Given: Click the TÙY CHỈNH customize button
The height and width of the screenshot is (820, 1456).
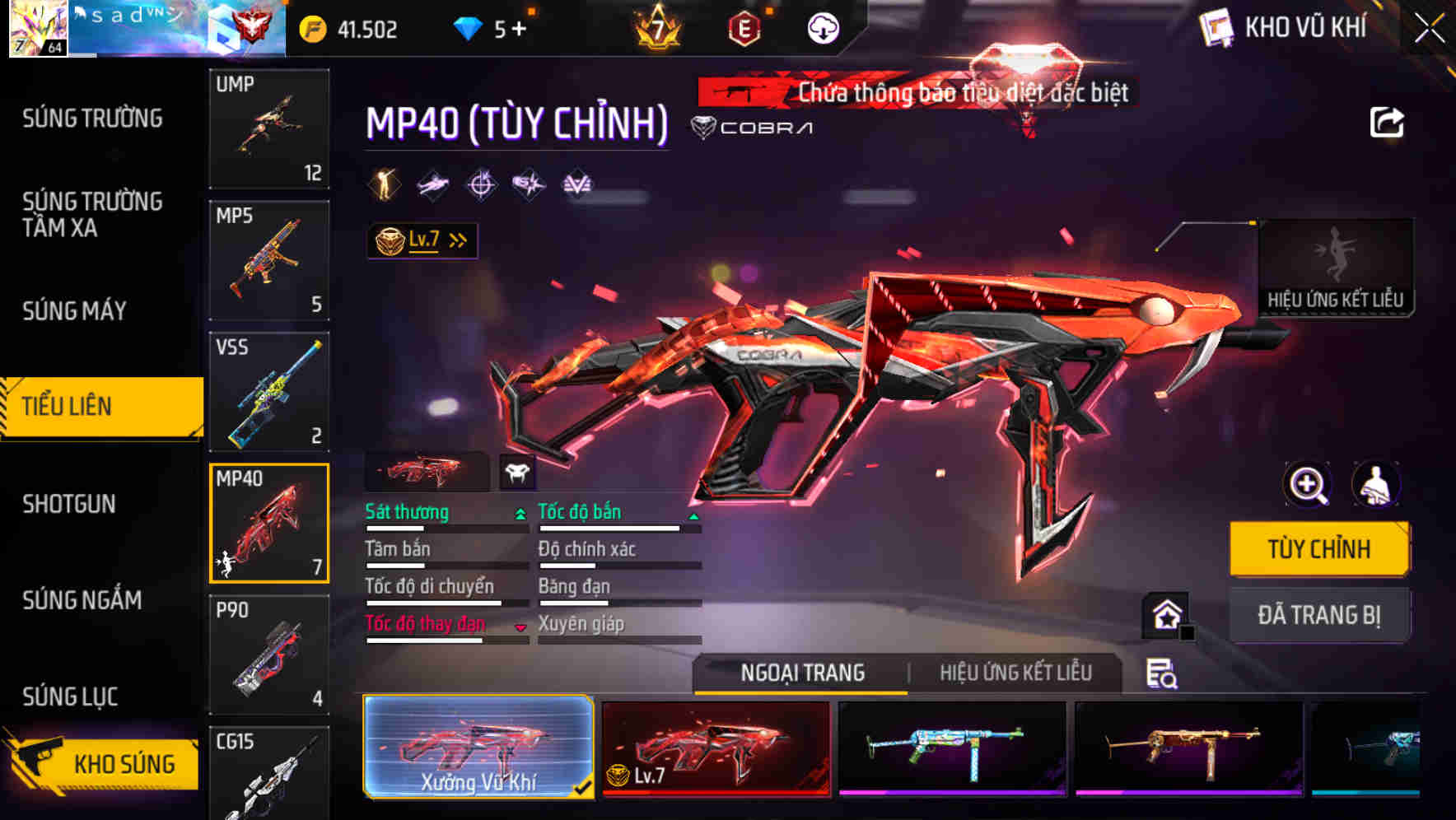Looking at the screenshot, I should (1319, 547).
